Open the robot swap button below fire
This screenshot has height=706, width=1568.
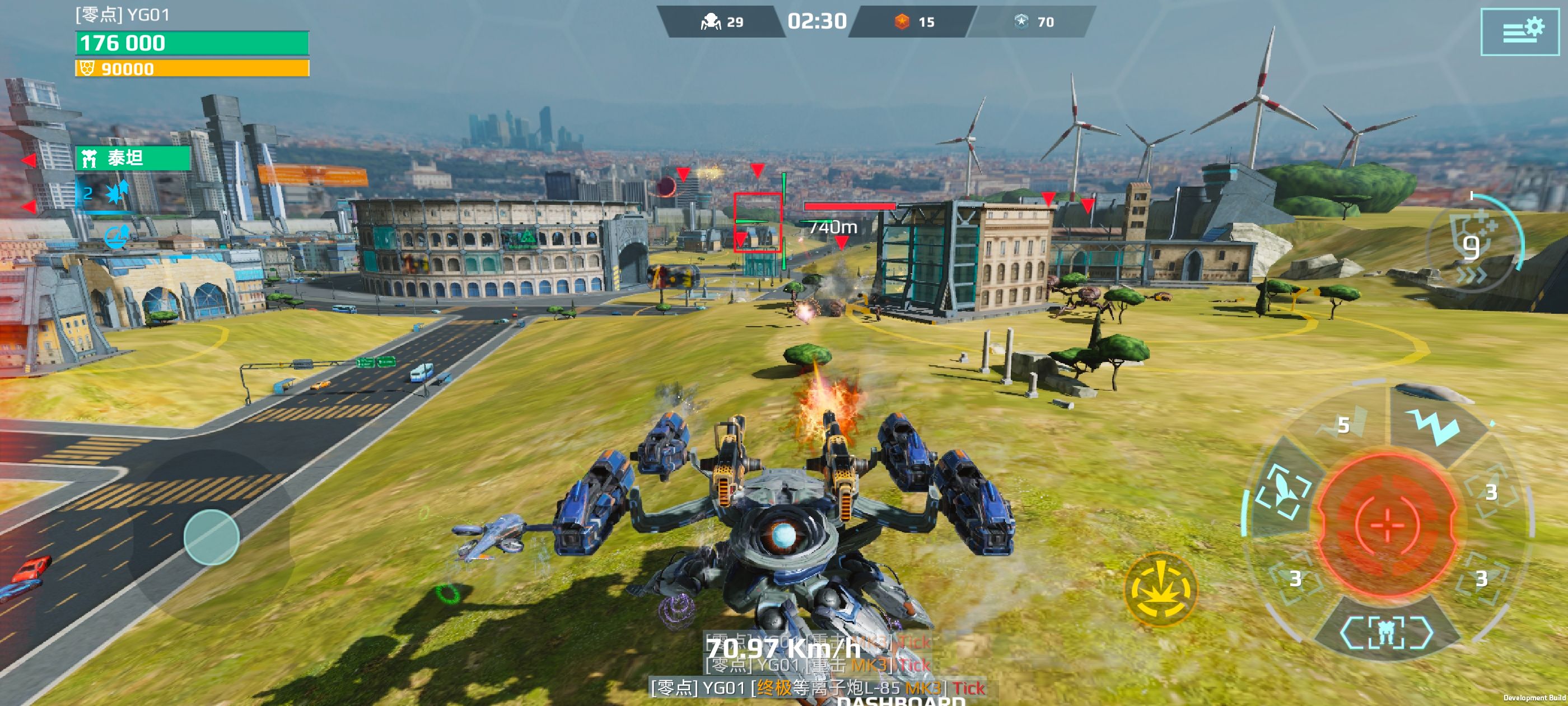(x=1387, y=633)
